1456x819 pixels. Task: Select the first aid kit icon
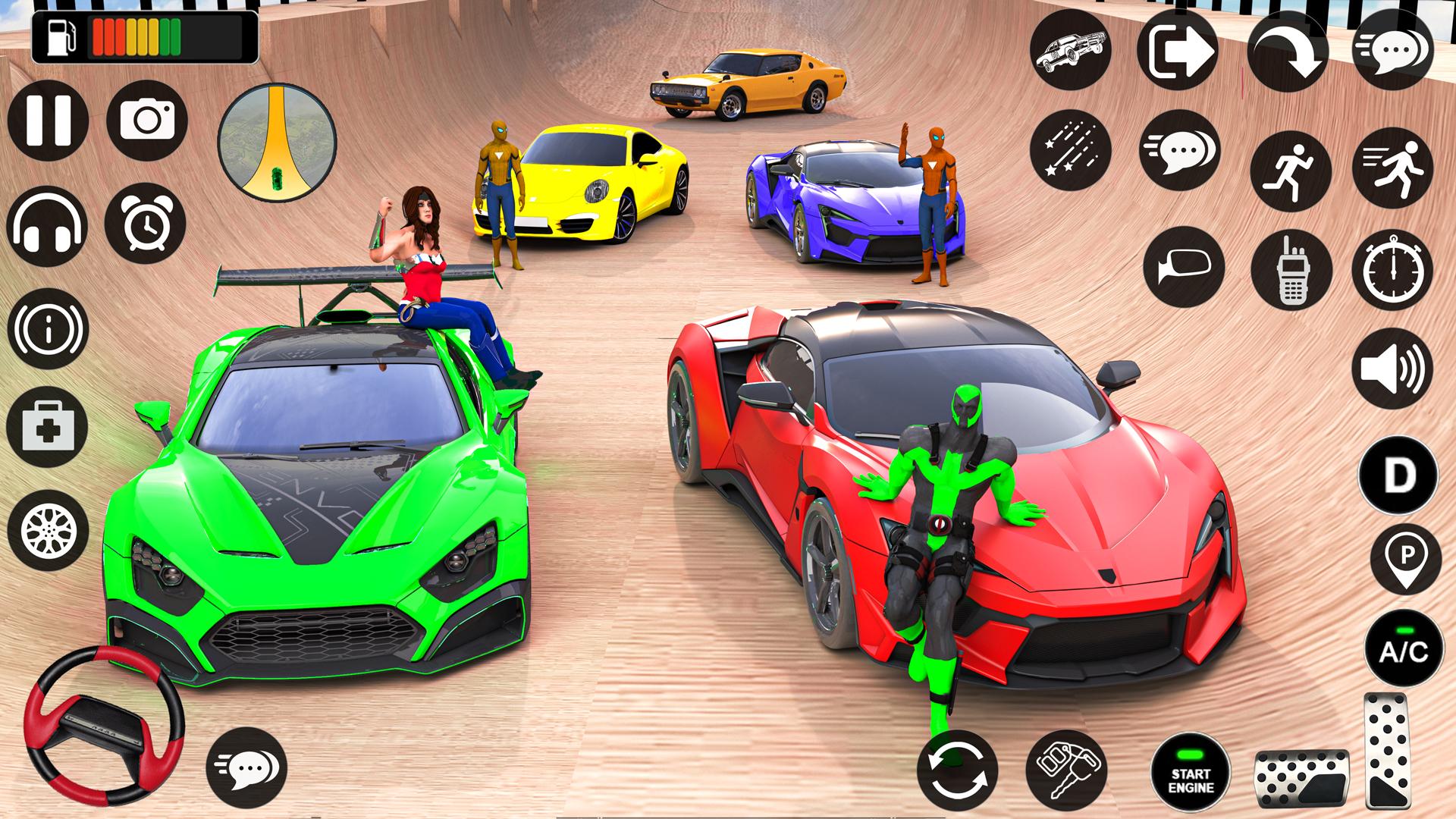(47, 426)
